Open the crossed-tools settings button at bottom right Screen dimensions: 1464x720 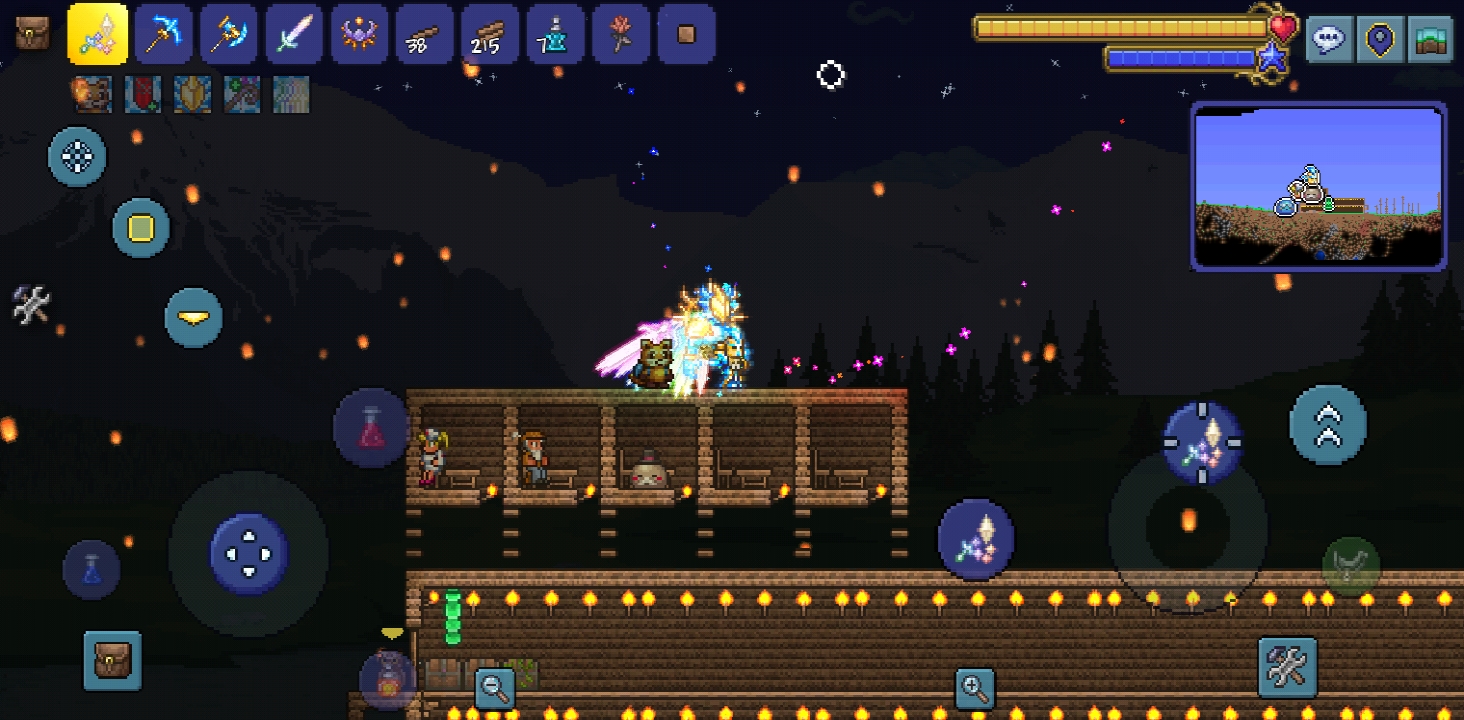1287,666
